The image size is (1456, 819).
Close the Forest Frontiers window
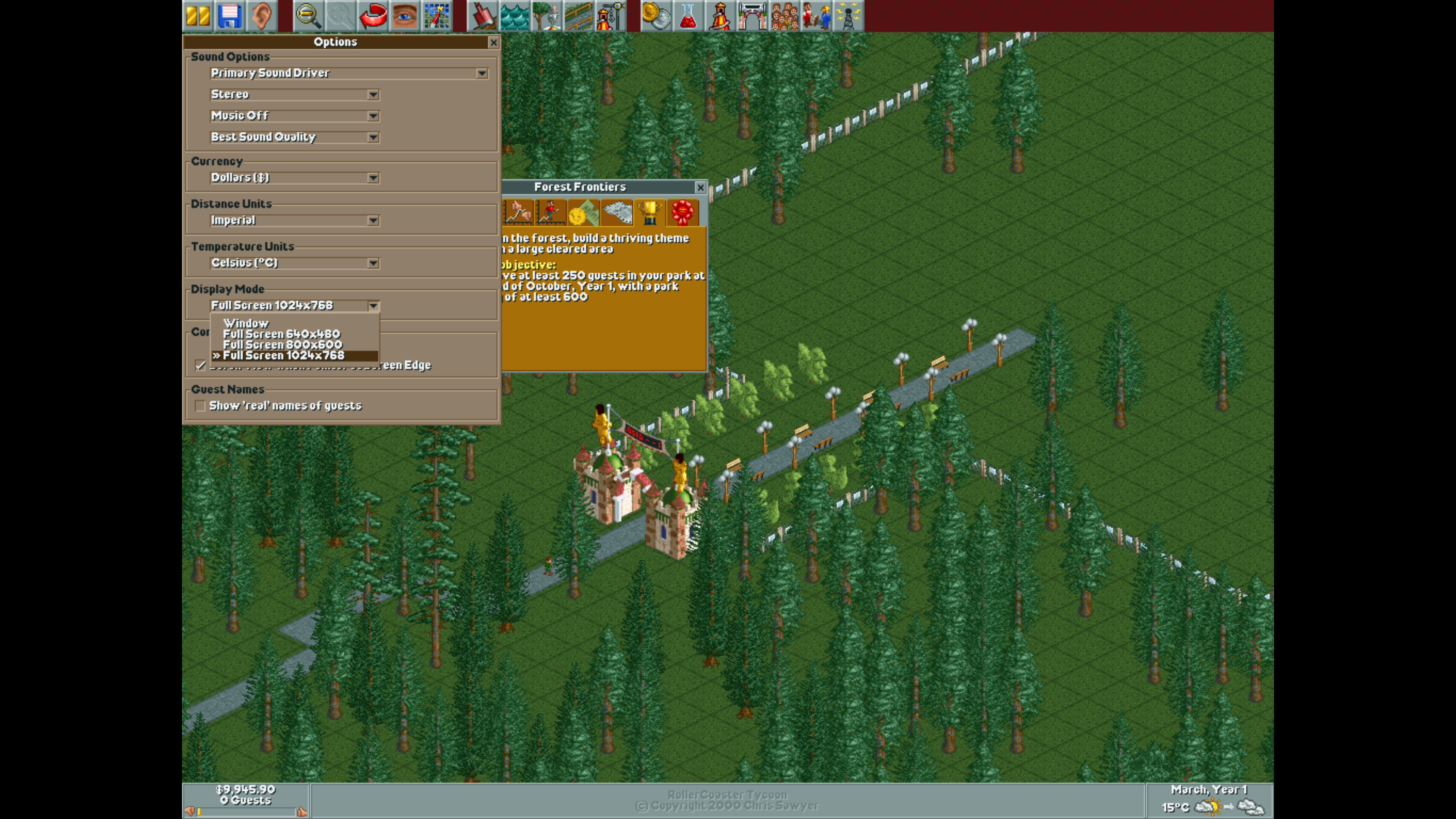pyautogui.click(x=700, y=188)
